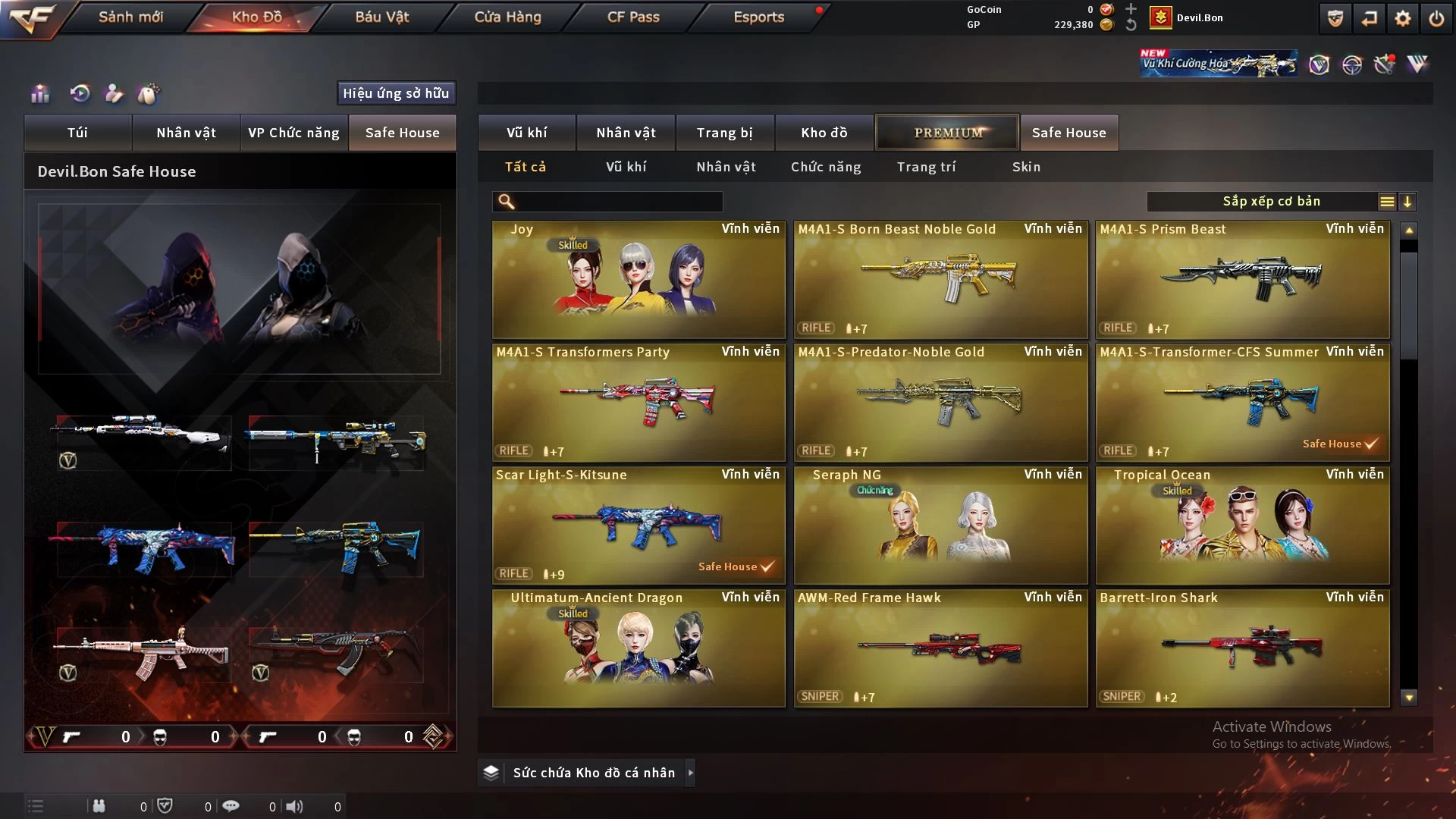Click the item search field

[x=618, y=202]
